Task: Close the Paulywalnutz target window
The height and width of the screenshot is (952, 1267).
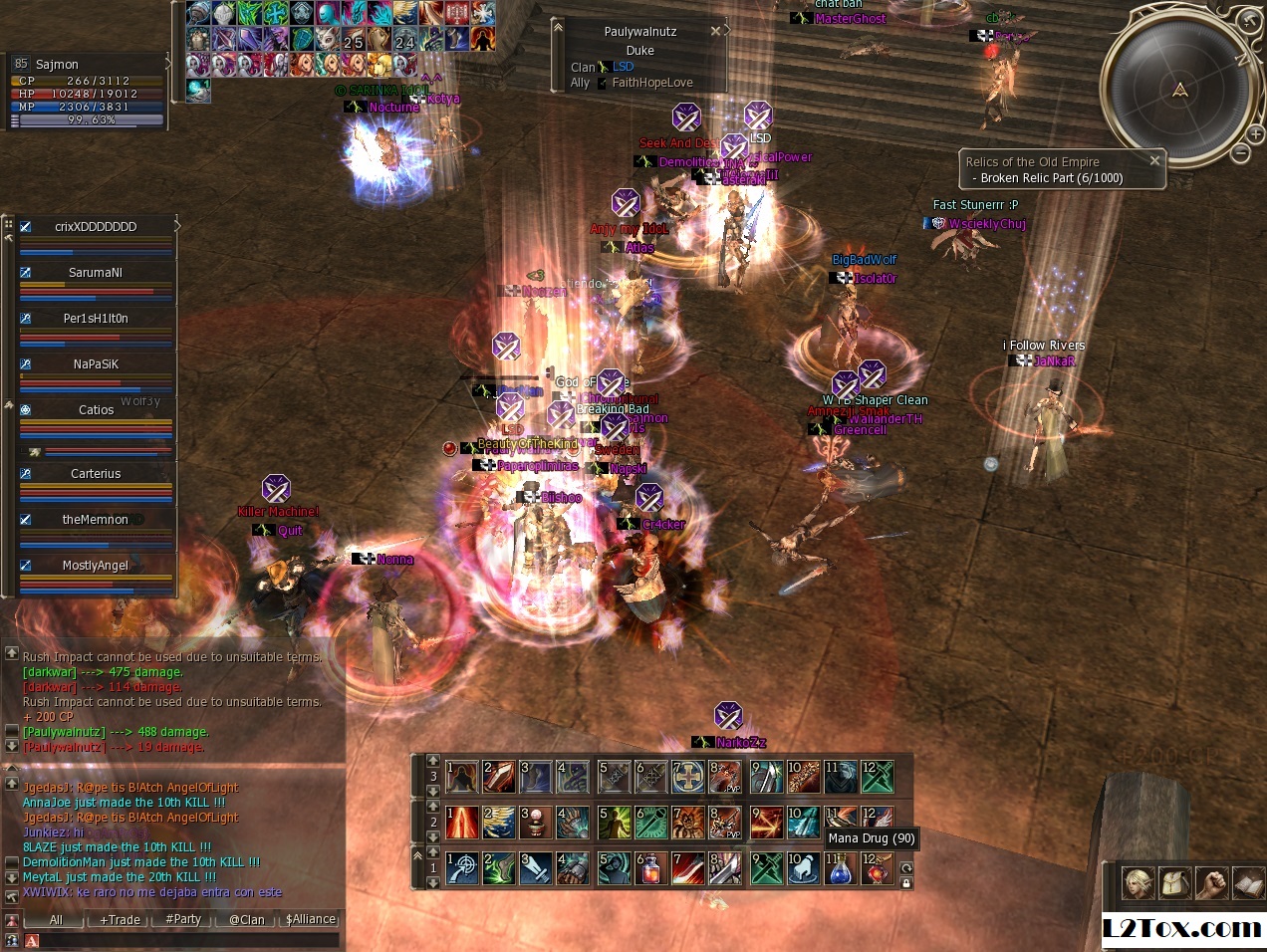Action: 715,31
